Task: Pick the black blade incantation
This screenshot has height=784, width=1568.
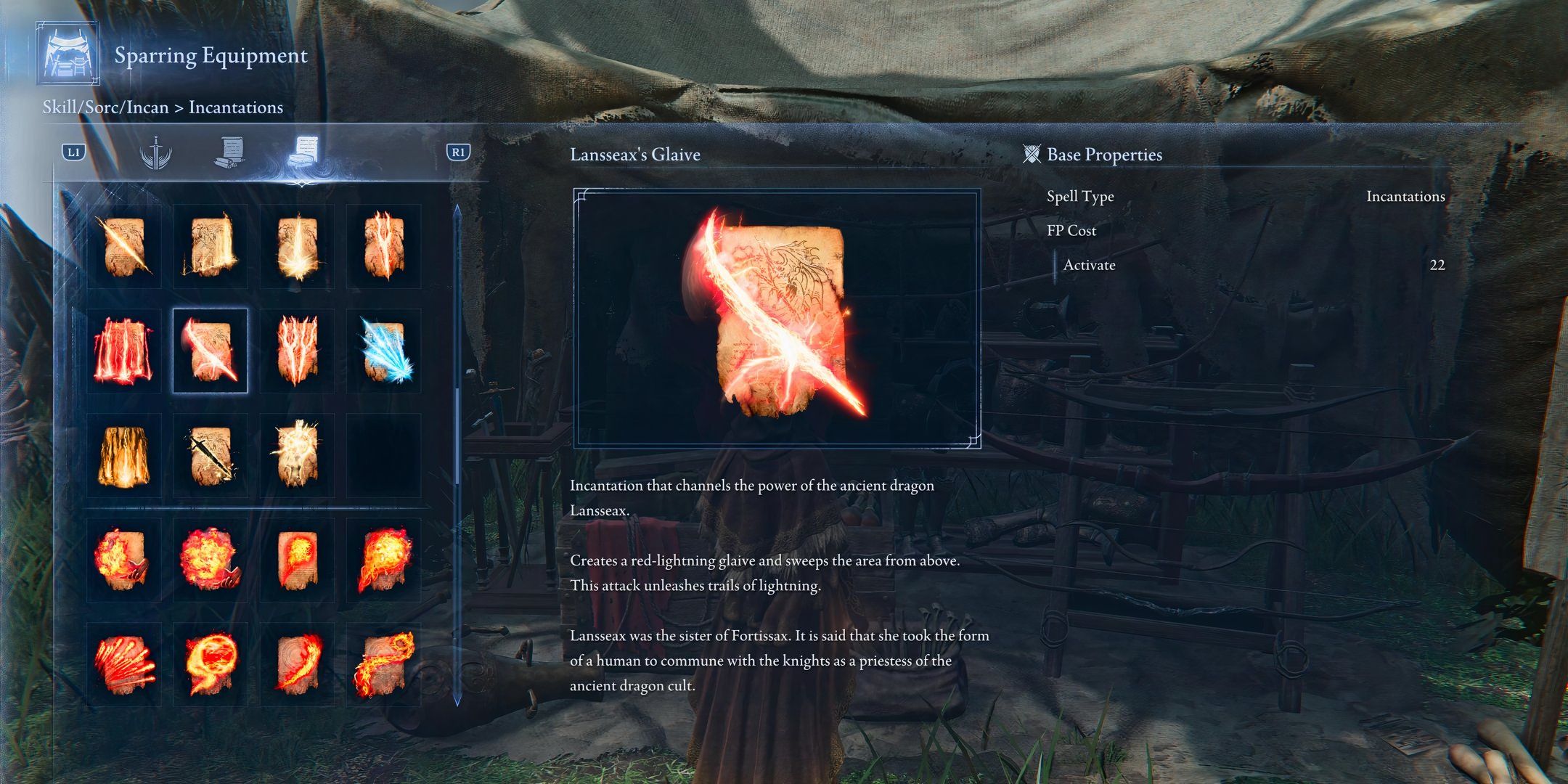Action: (211, 456)
